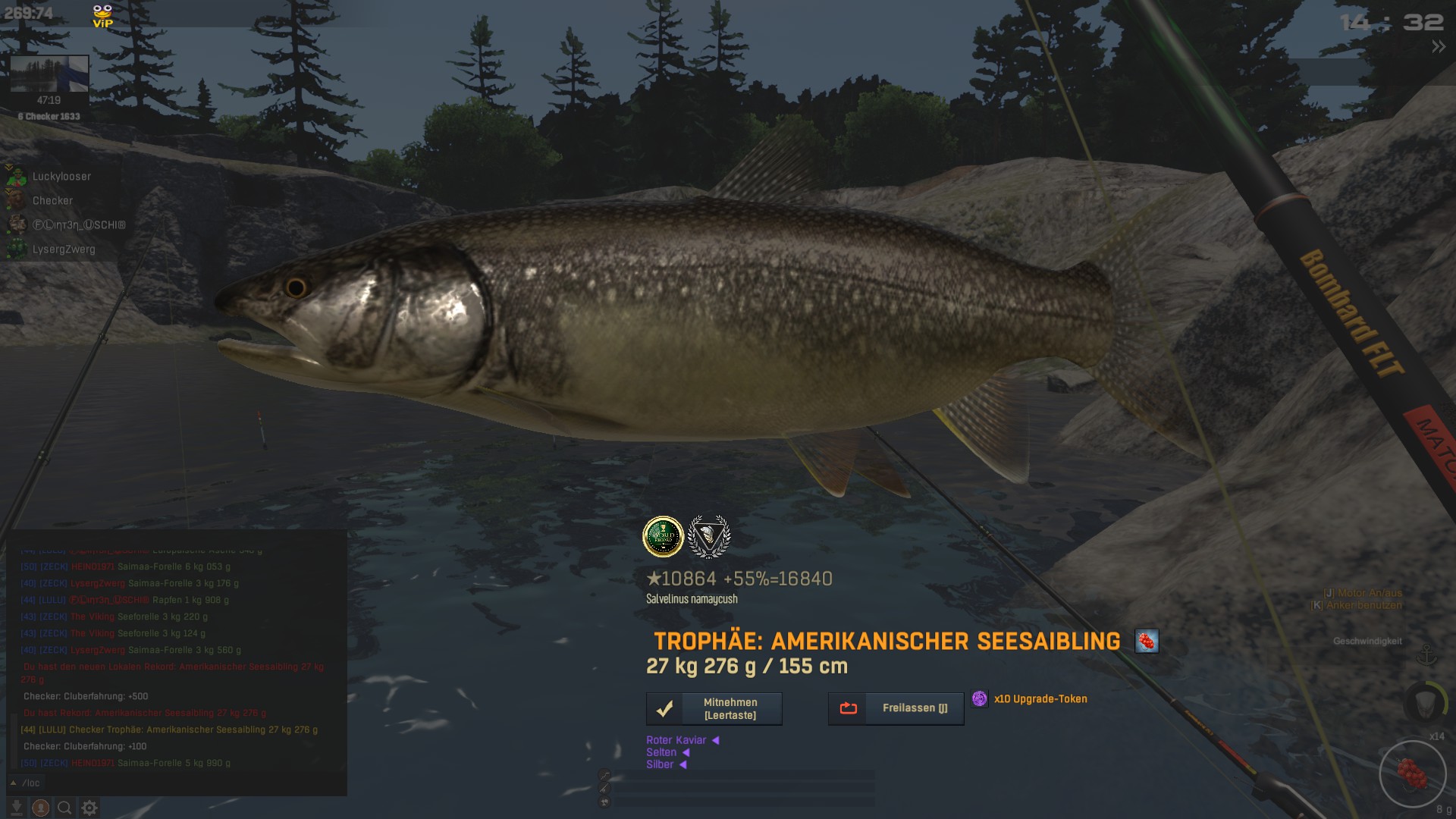
Task: Click the download arrow icon under chat
Action: tap(17, 808)
